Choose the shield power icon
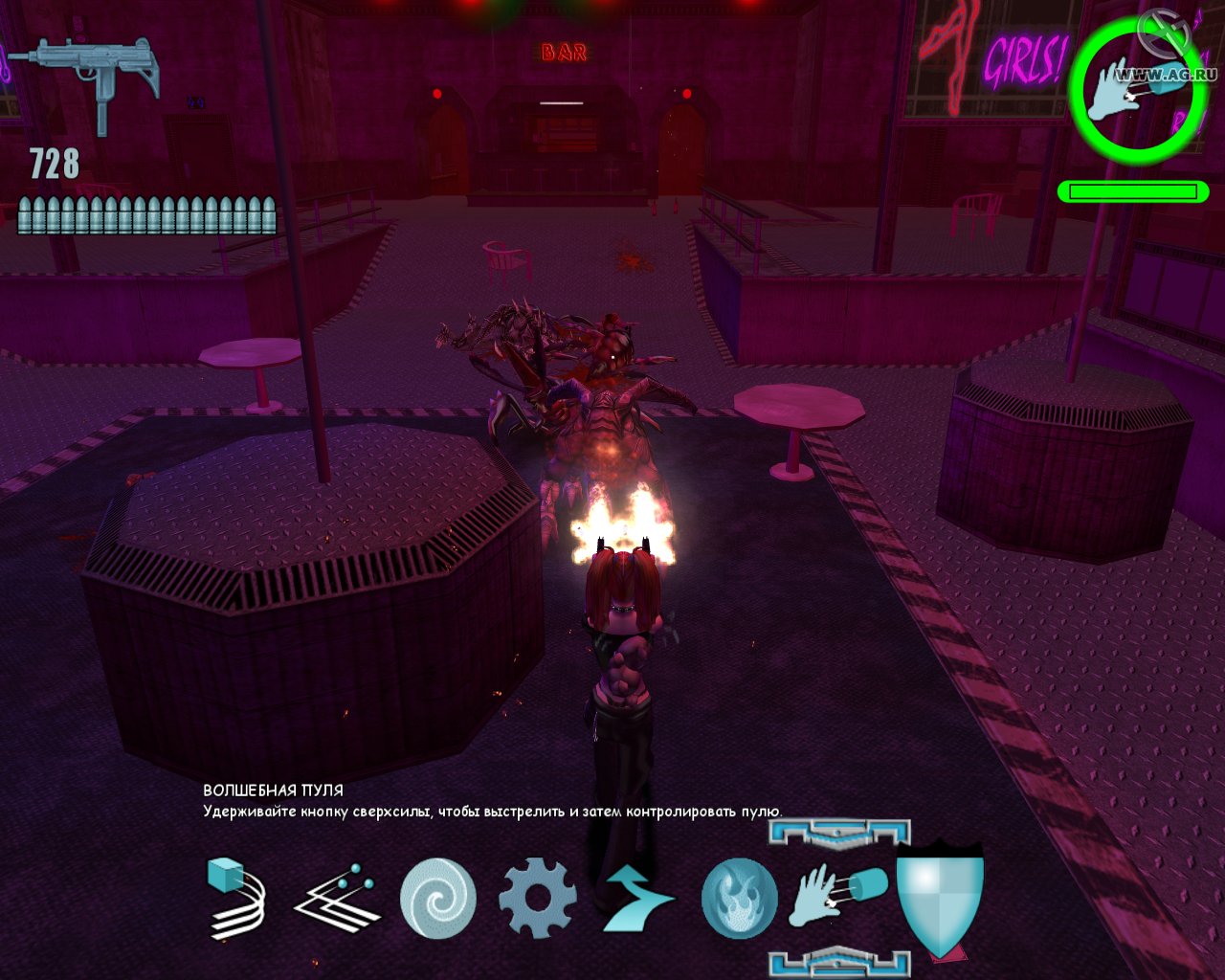Image resolution: width=1225 pixels, height=980 pixels. point(940,898)
